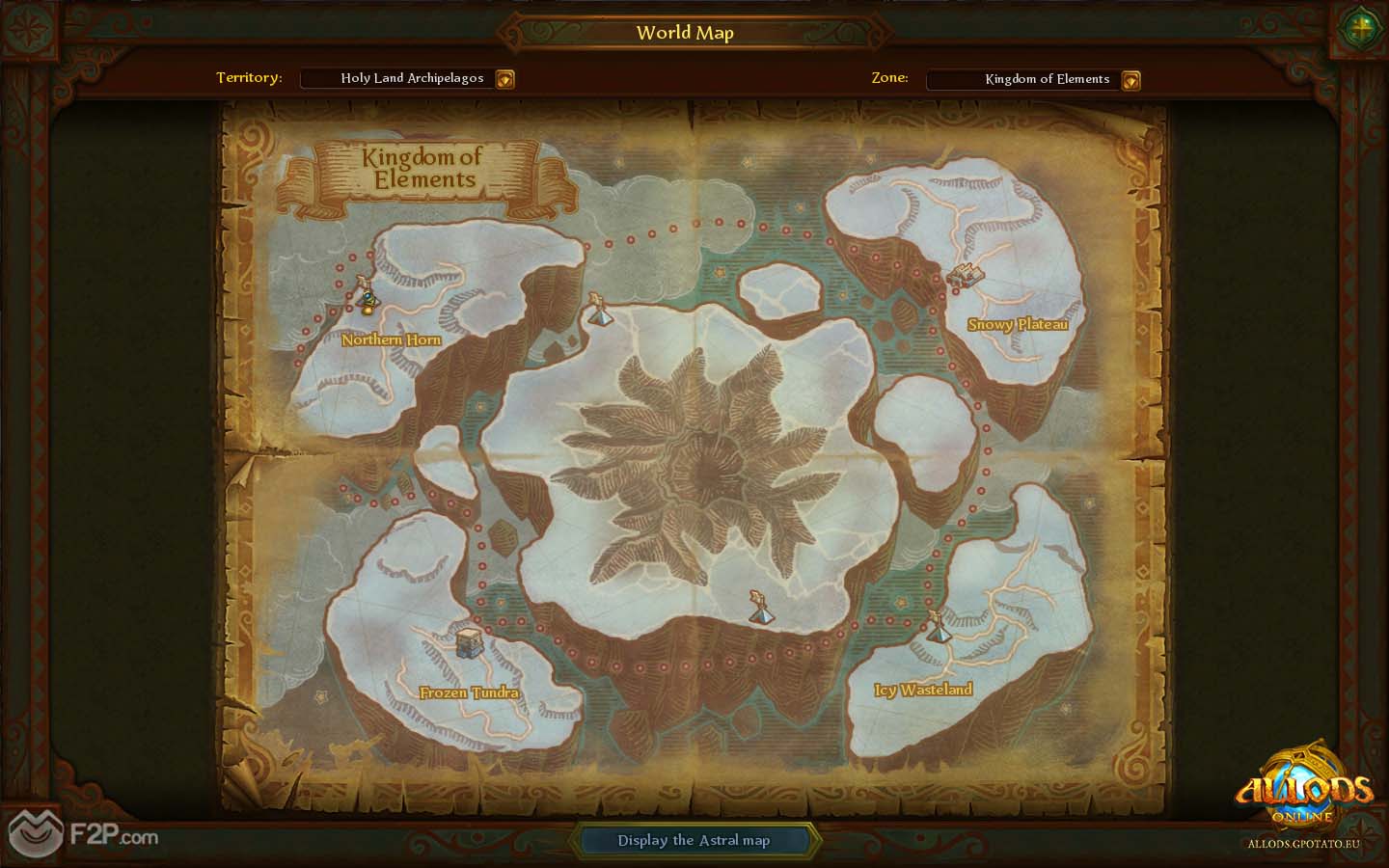Click the ship marker on Snowy Plateau

(964, 276)
